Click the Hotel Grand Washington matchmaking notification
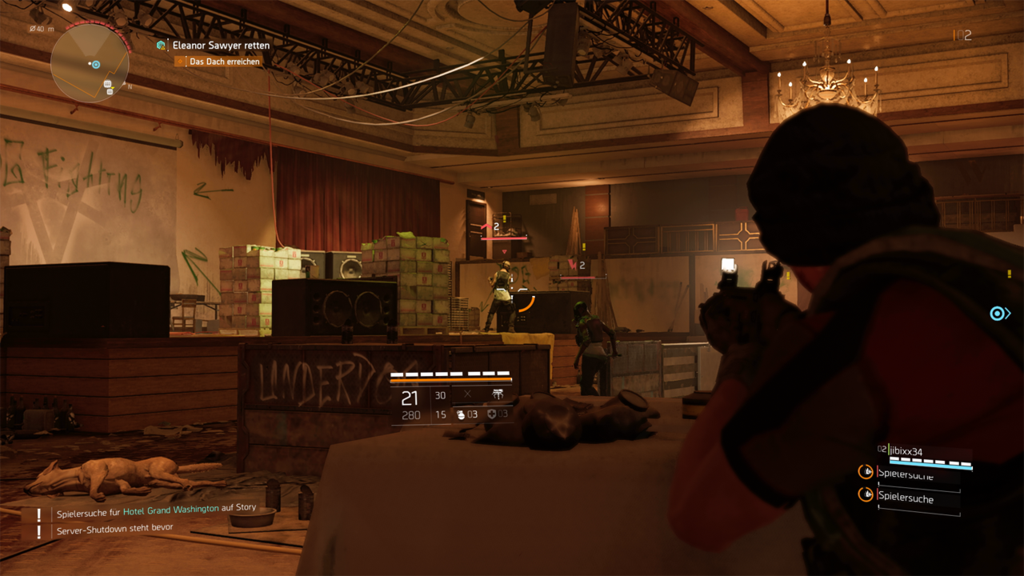Image resolution: width=1024 pixels, height=576 pixels. 156,509
